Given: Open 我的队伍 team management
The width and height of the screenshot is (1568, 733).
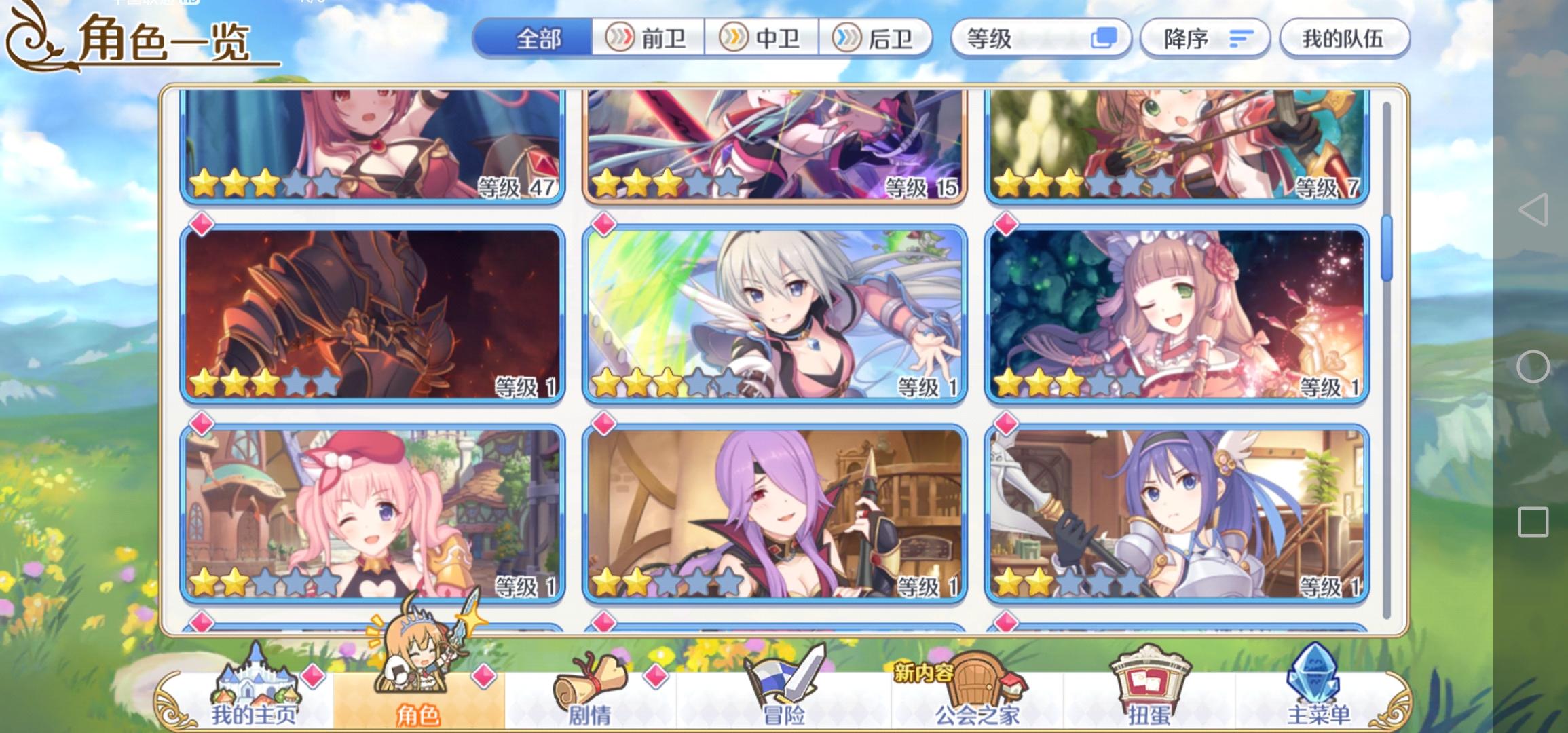Looking at the screenshot, I should coord(1344,39).
